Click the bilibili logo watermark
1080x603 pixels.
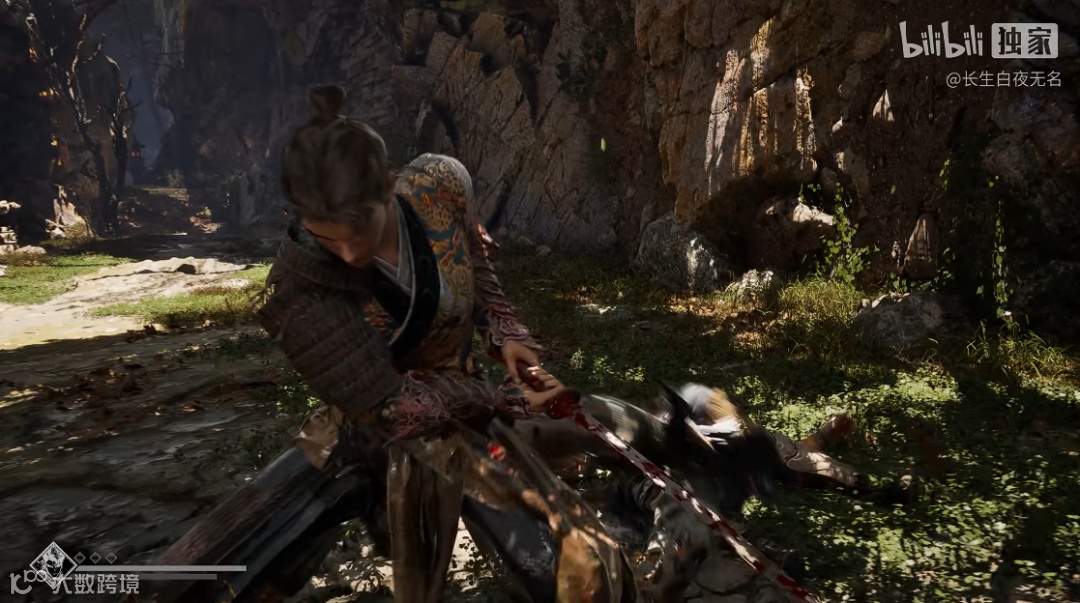[941, 41]
